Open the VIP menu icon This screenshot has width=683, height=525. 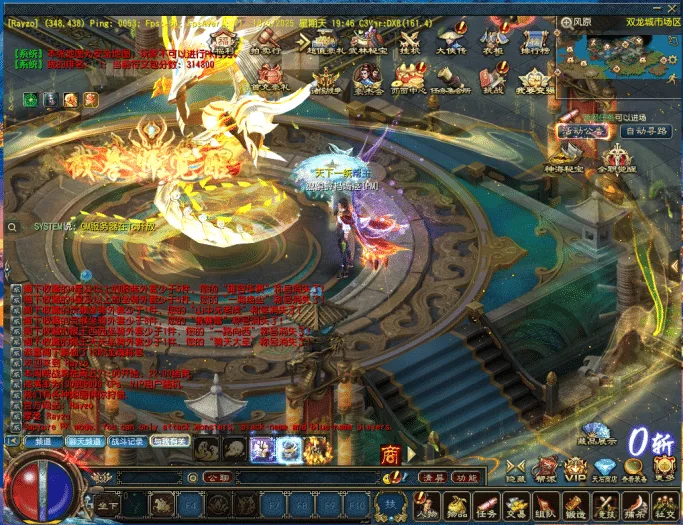(x=575, y=469)
